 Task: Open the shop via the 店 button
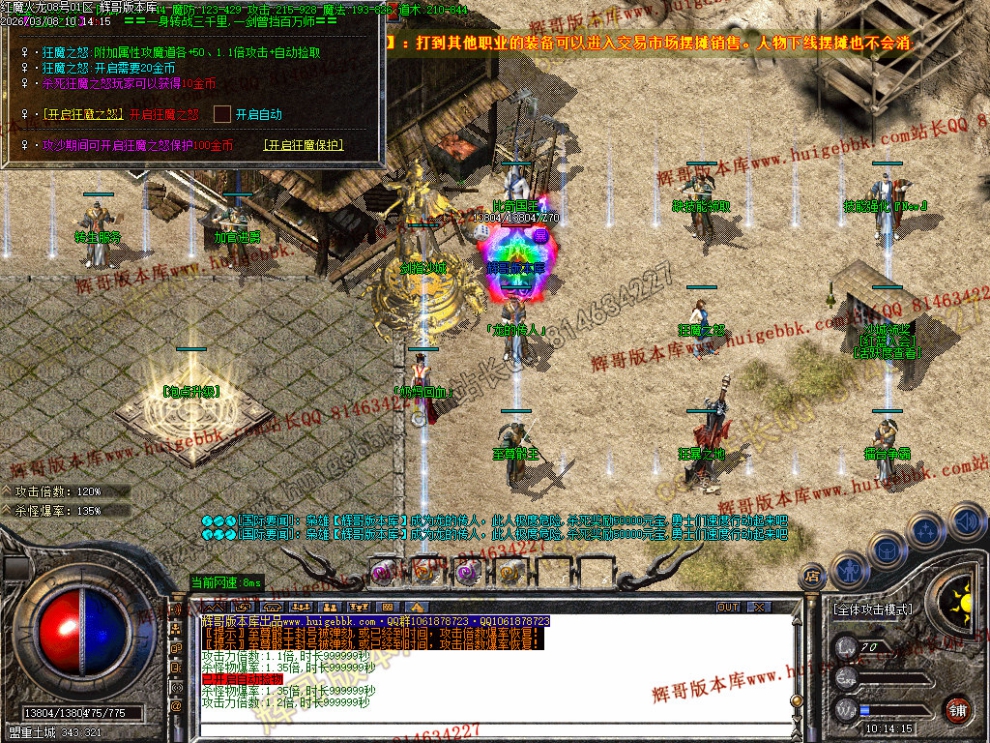pos(813,576)
